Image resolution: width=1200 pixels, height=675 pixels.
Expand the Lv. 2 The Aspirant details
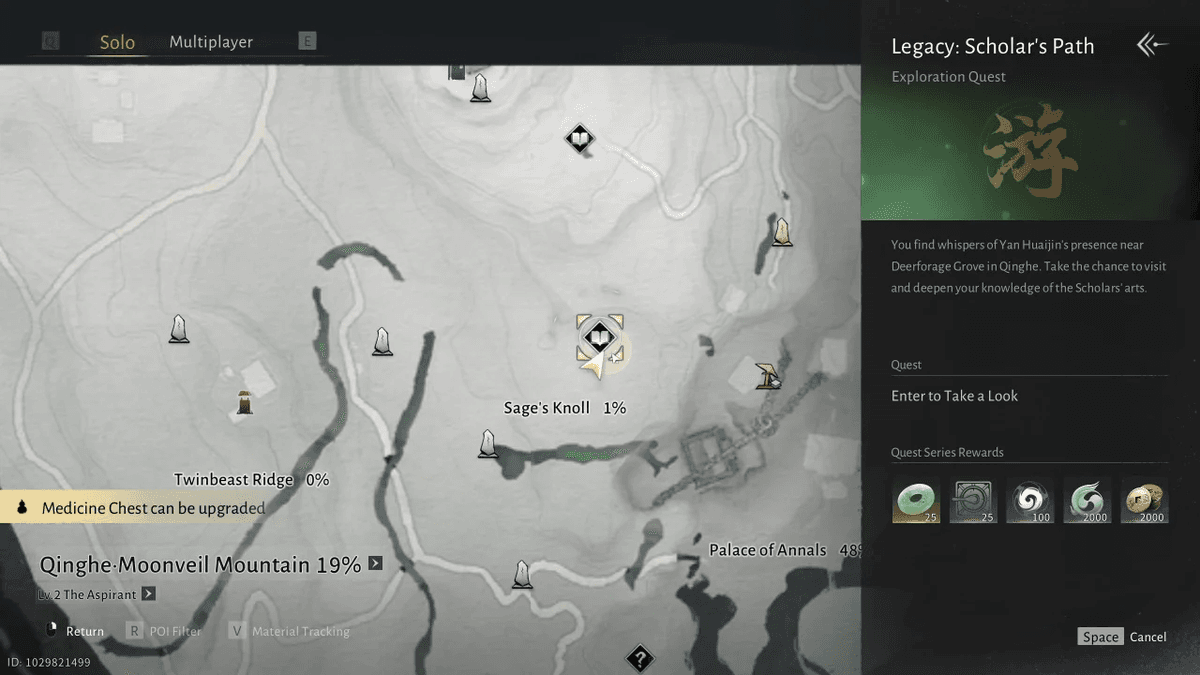(148, 594)
